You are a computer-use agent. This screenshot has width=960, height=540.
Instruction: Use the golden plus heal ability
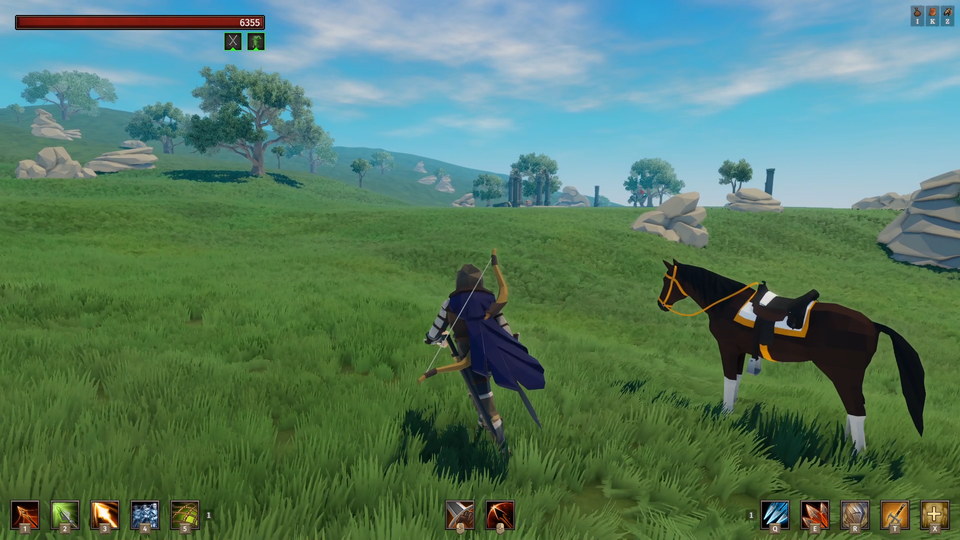(935, 514)
